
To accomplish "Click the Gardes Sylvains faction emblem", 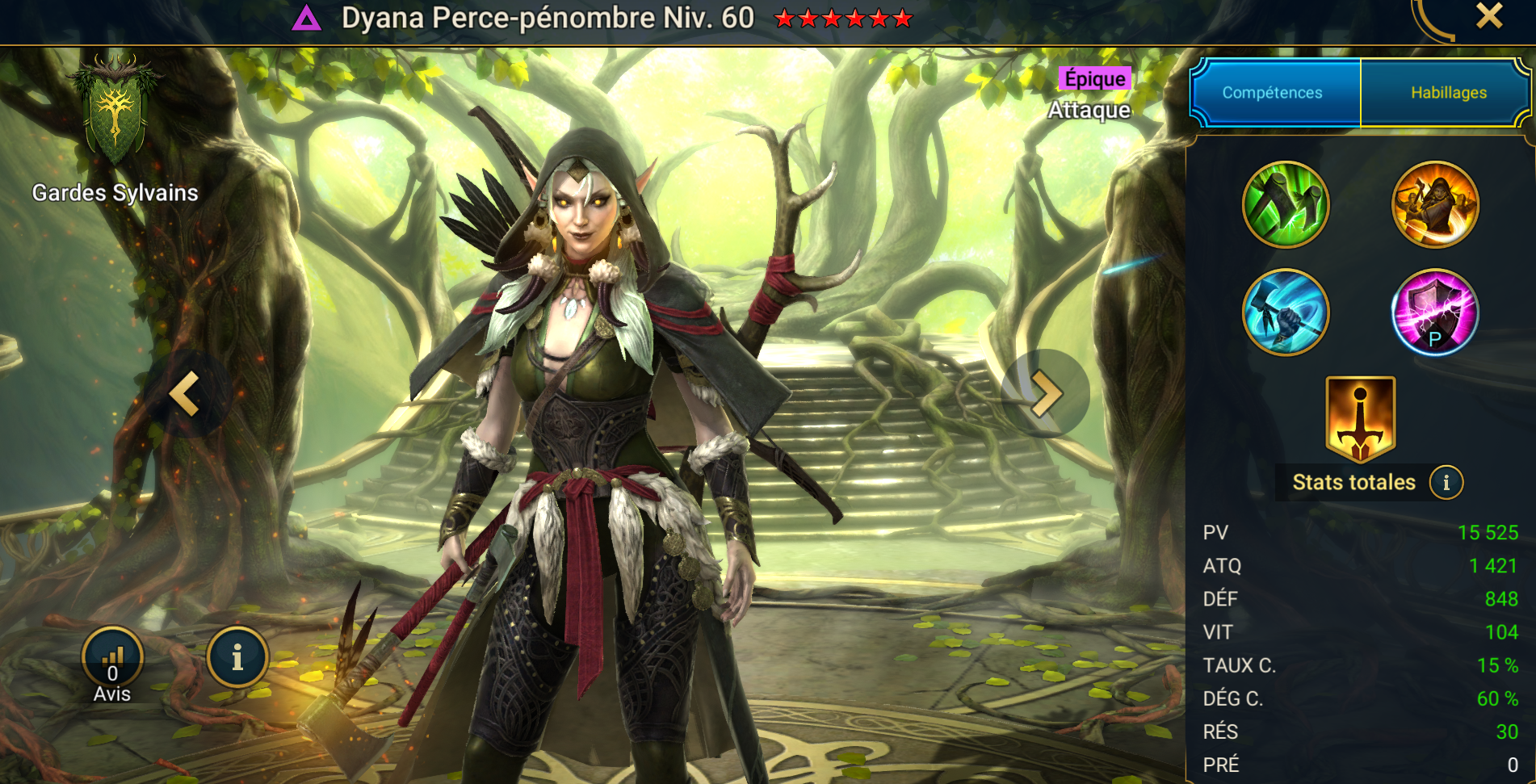I will point(115,110).
